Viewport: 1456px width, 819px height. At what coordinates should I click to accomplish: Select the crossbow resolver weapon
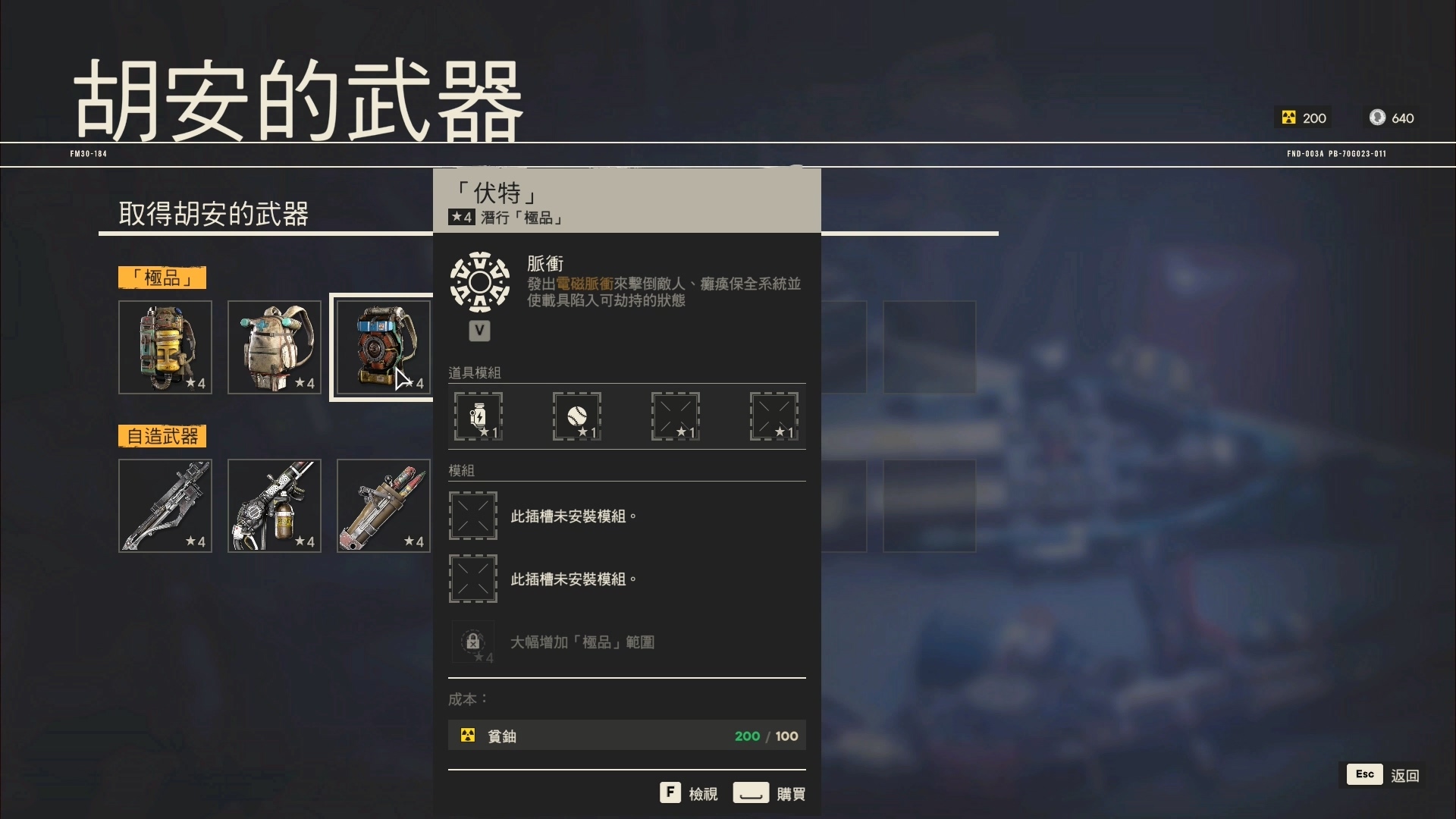pos(165,505)
